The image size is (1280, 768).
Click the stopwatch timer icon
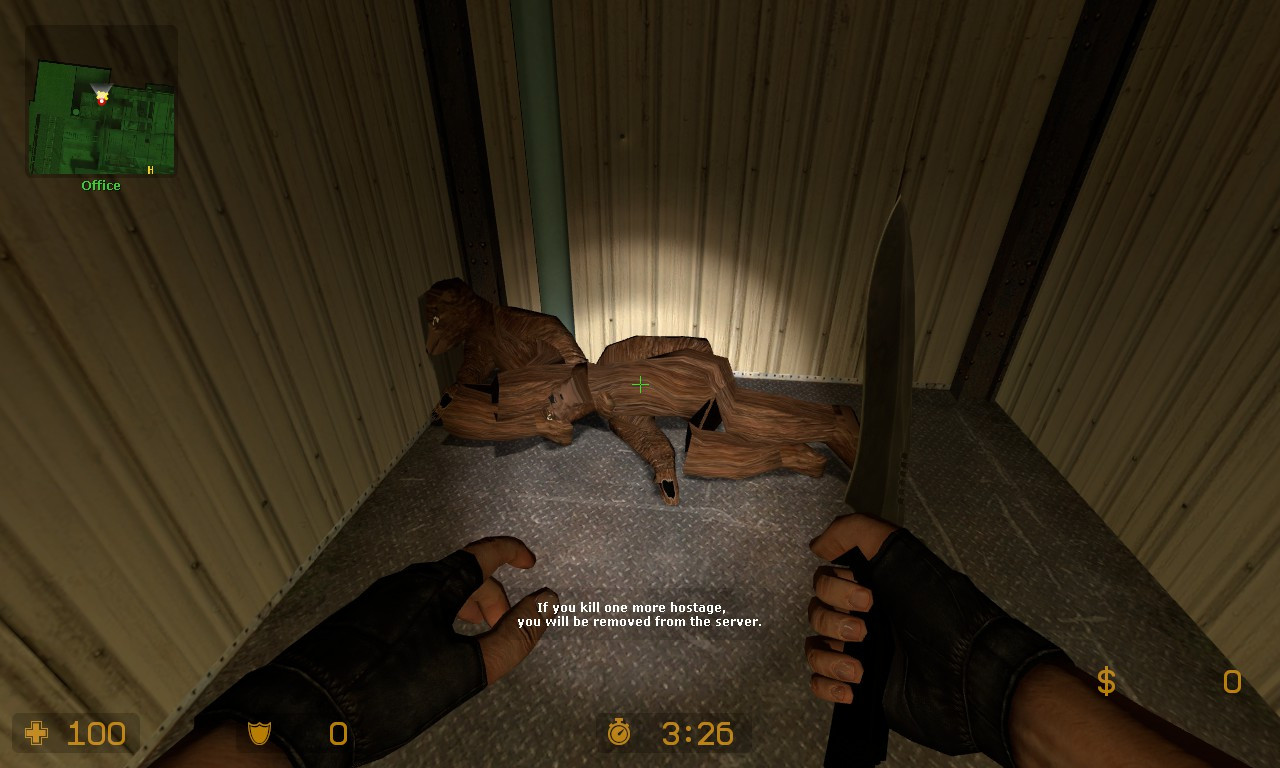point(621,734)
